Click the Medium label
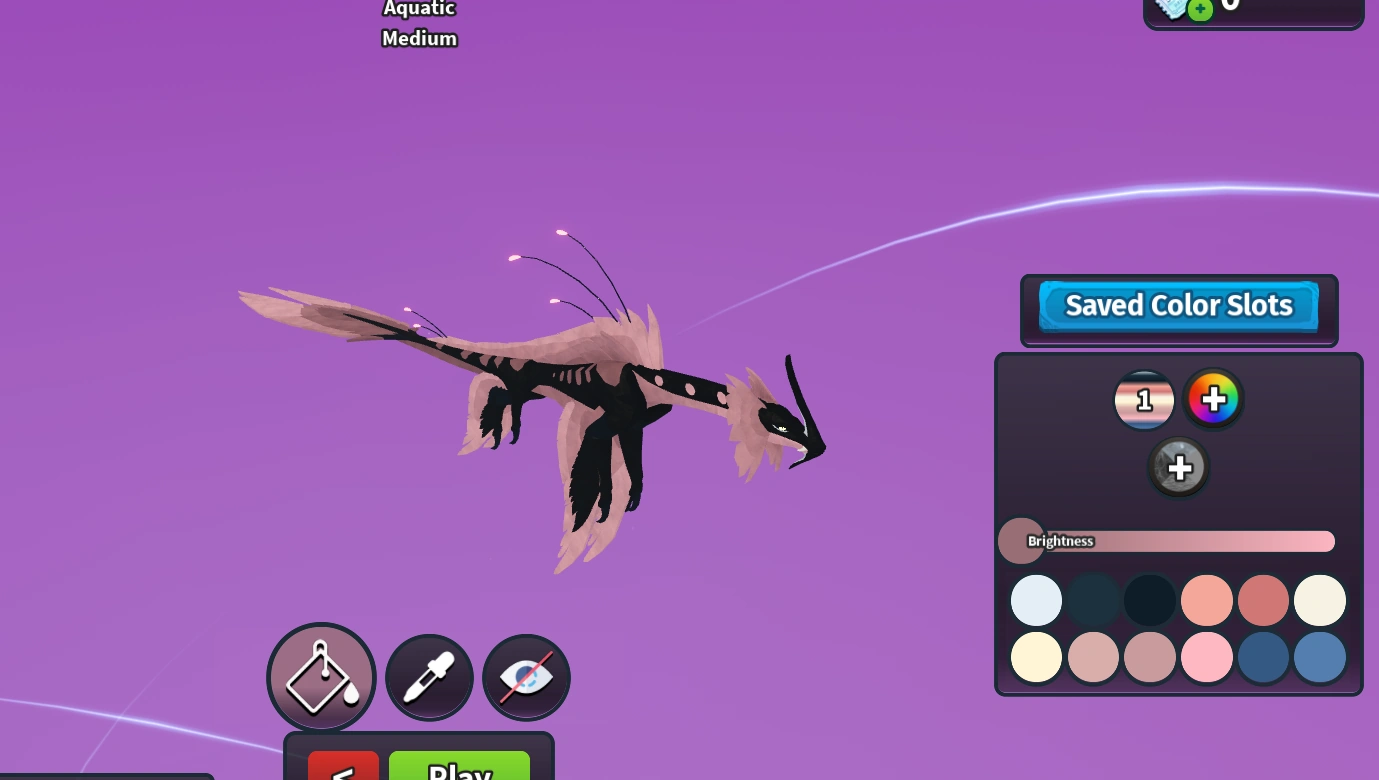Screen dimensions: 1379x780 (419, 39)
